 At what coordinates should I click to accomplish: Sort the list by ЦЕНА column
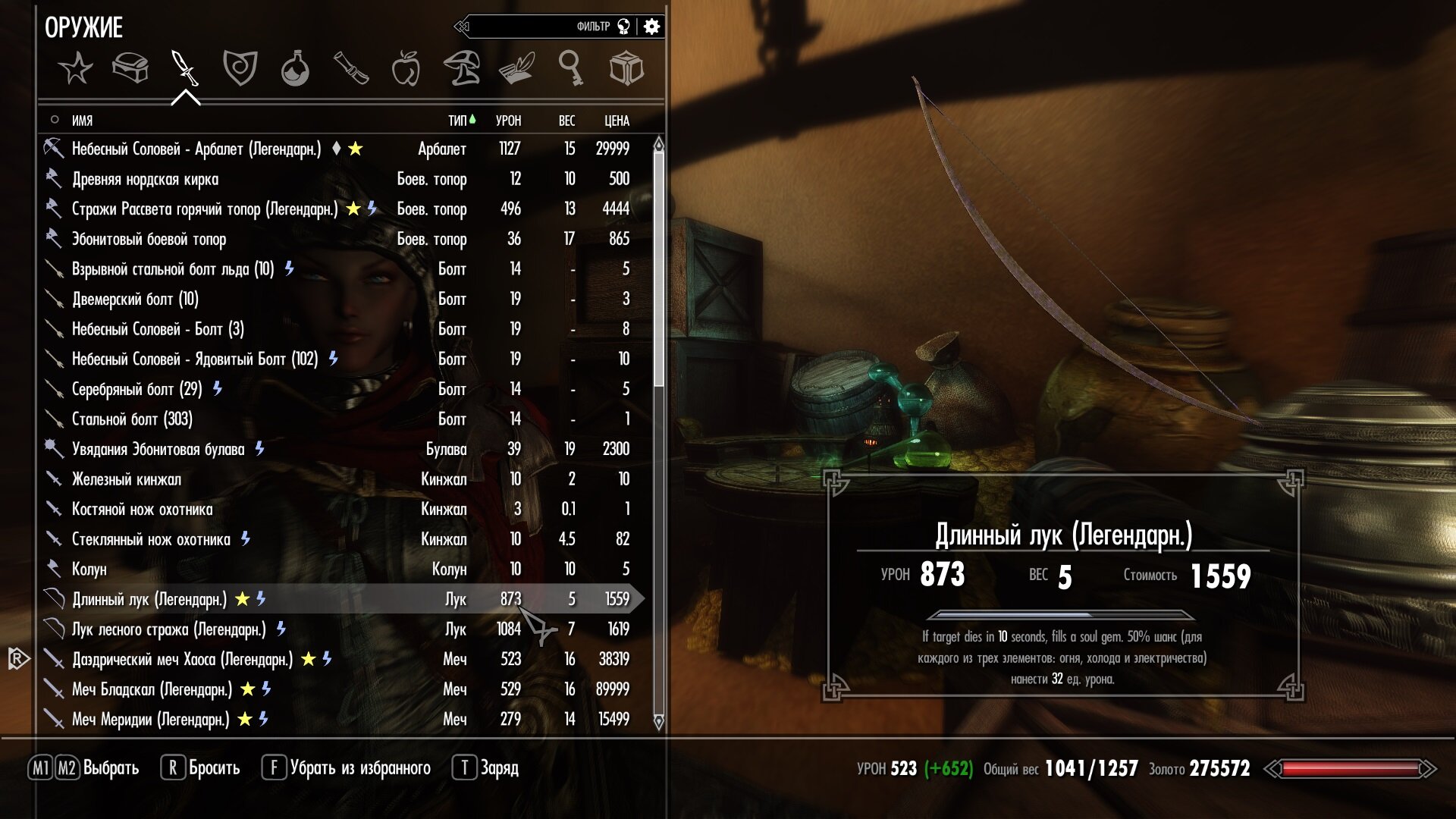(x=617, y=121)
